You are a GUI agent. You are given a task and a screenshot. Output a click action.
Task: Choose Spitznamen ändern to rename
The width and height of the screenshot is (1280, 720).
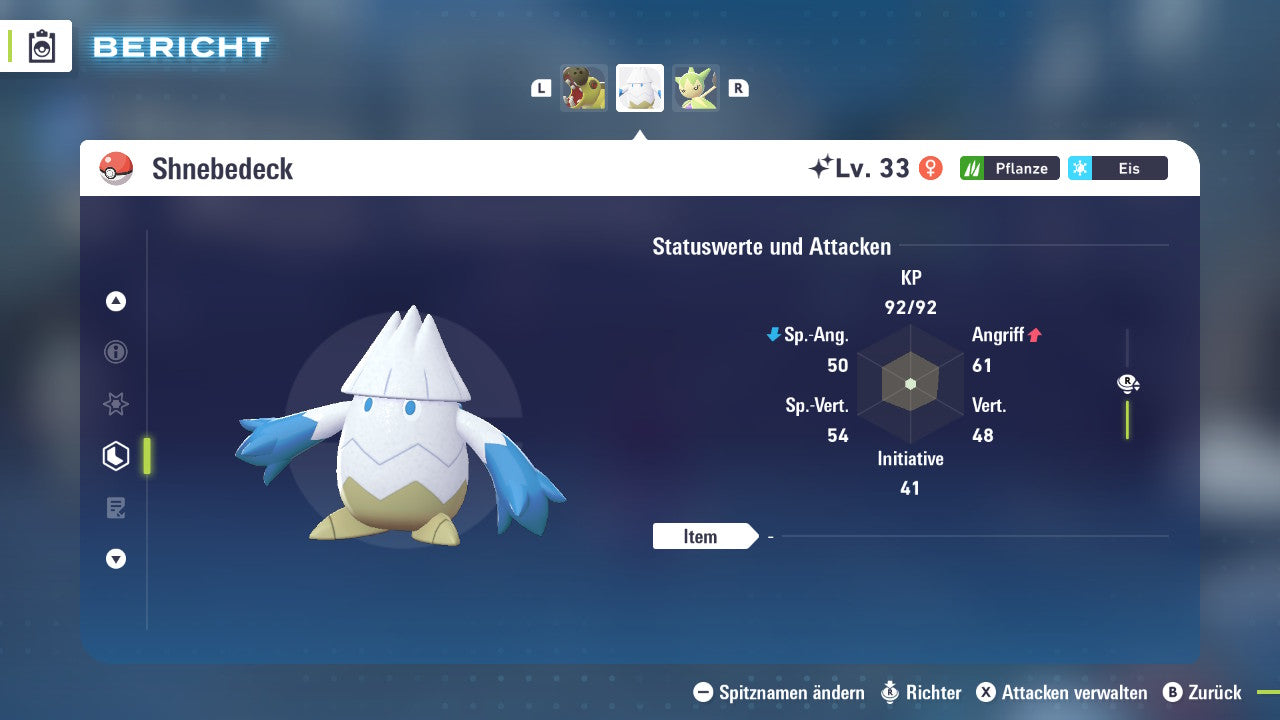779,692
